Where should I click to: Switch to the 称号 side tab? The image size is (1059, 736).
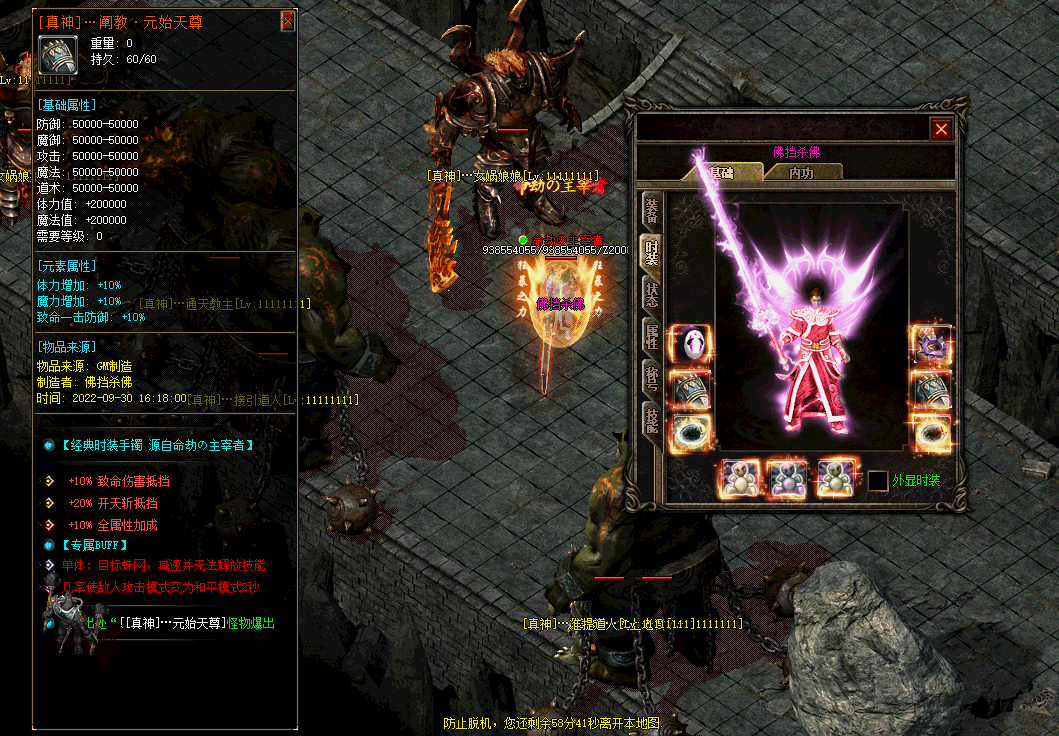tap(651, 378)
